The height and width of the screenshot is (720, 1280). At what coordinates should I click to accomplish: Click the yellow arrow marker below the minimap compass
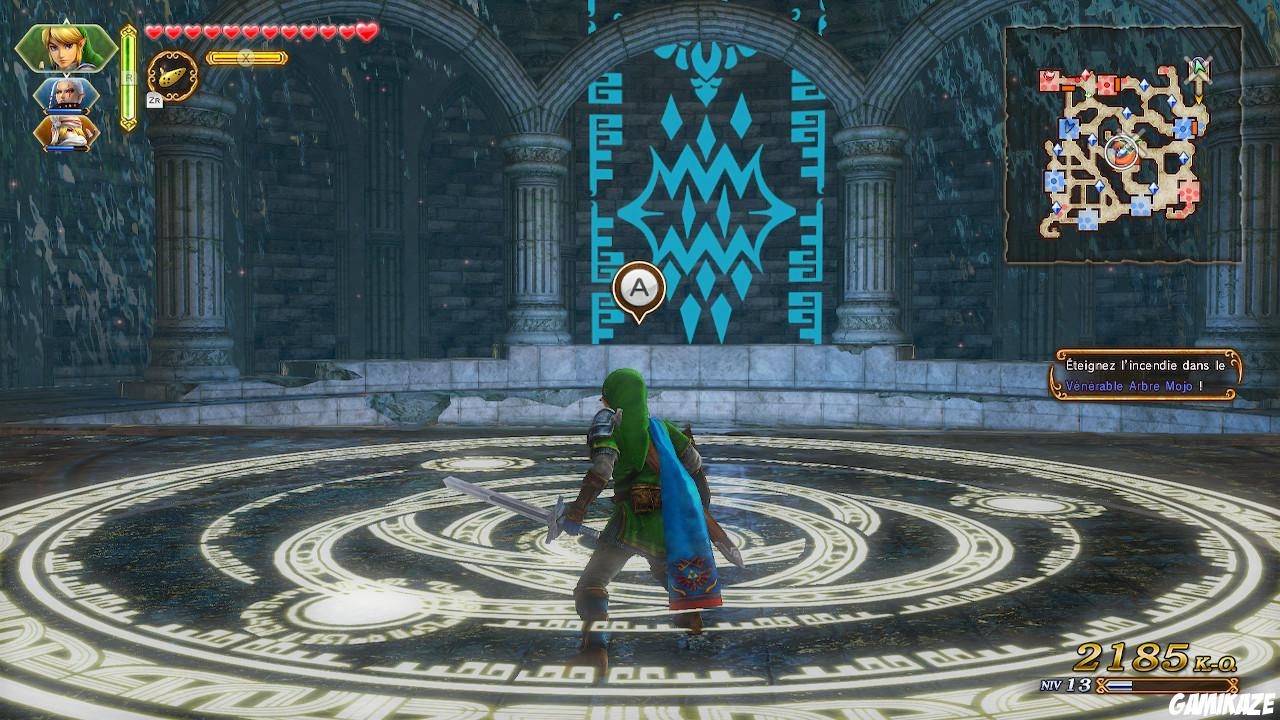pyautogui.click(x=1199, y=98)
